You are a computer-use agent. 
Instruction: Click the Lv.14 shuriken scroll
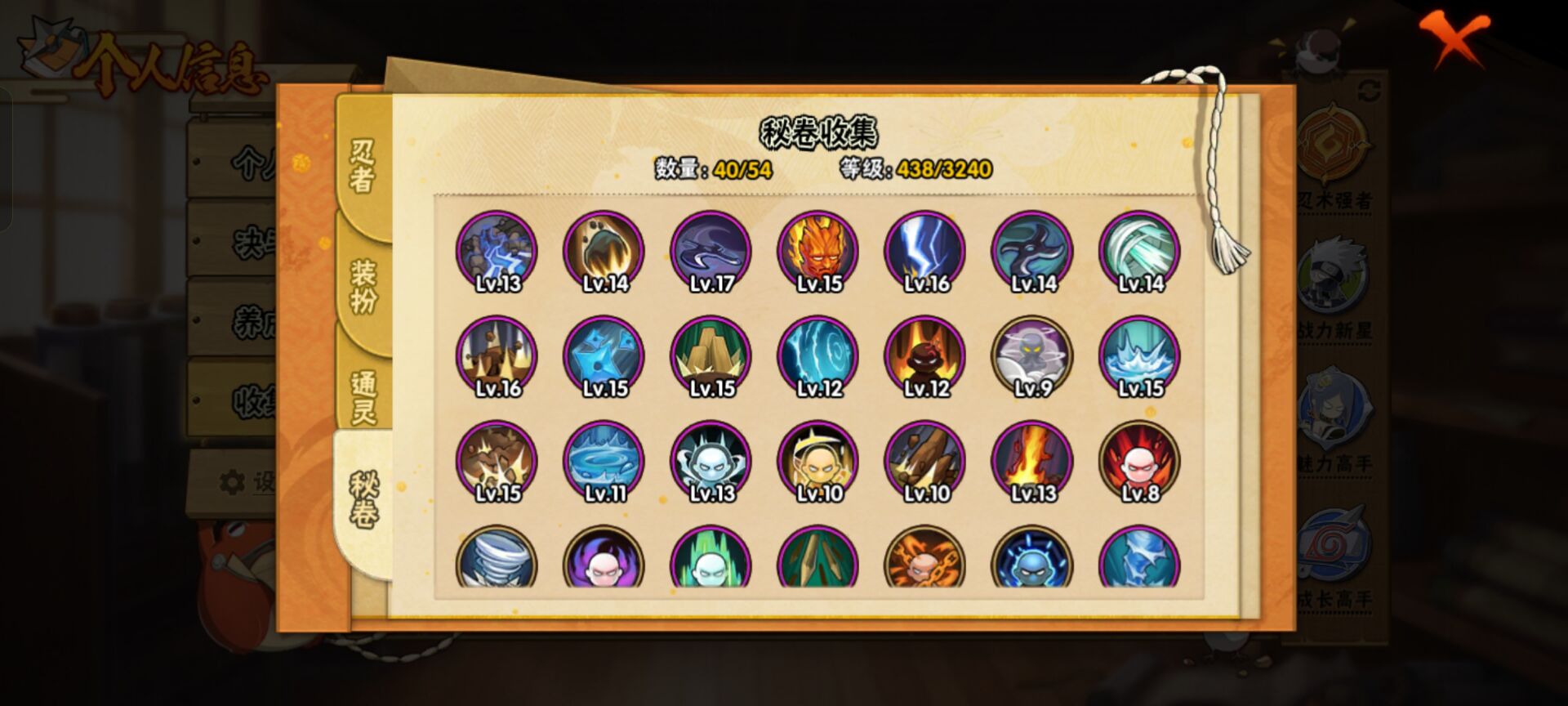[x=1036, y=251]
